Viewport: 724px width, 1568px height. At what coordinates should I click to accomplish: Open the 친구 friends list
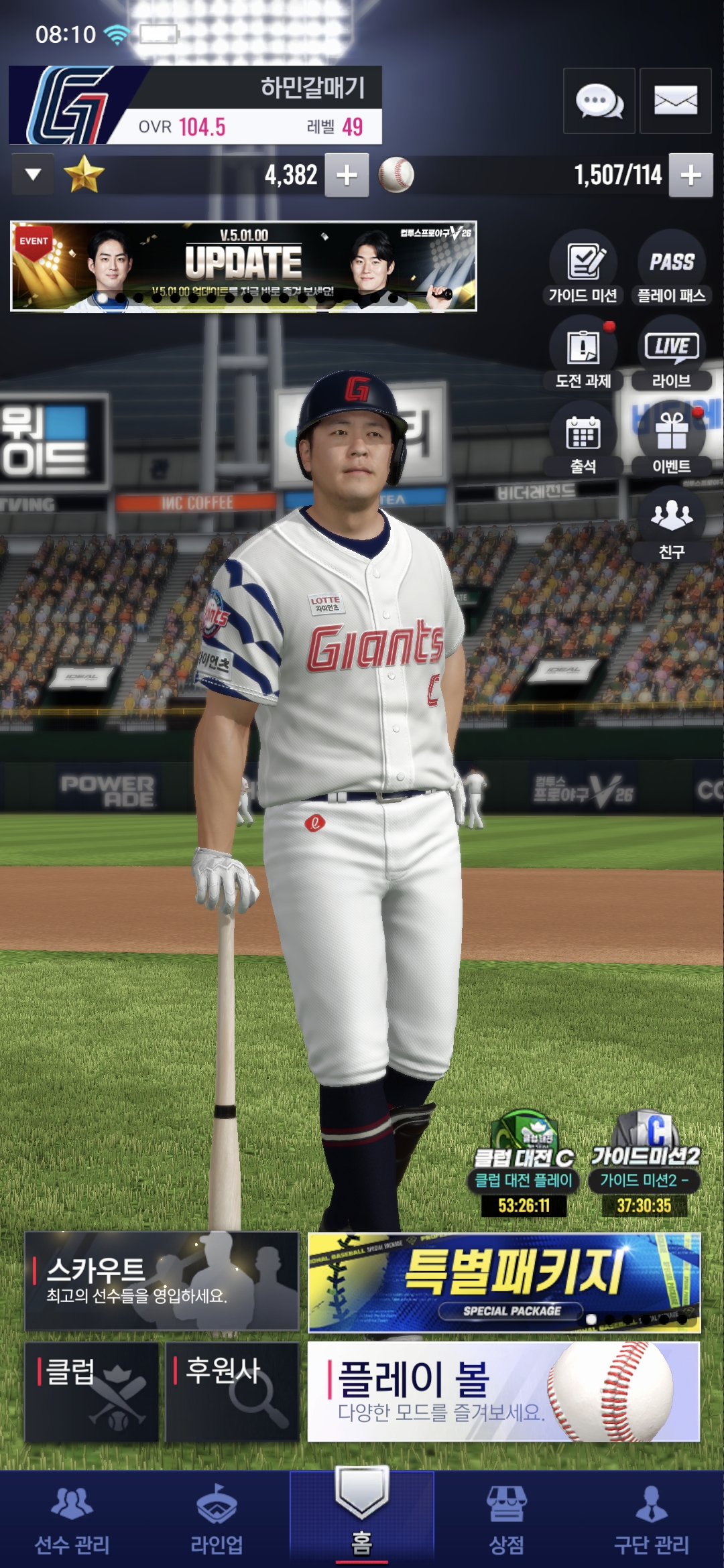pyautogui.click(x=671, y=525)
